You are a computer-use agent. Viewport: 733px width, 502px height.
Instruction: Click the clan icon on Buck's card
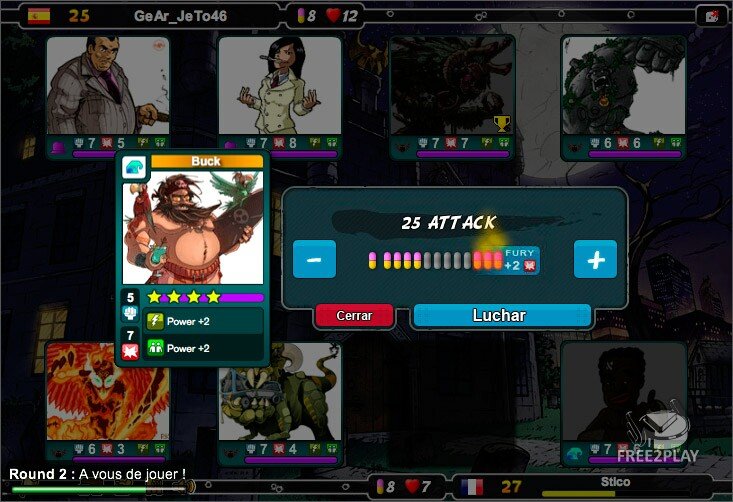(x=133, y=168)
